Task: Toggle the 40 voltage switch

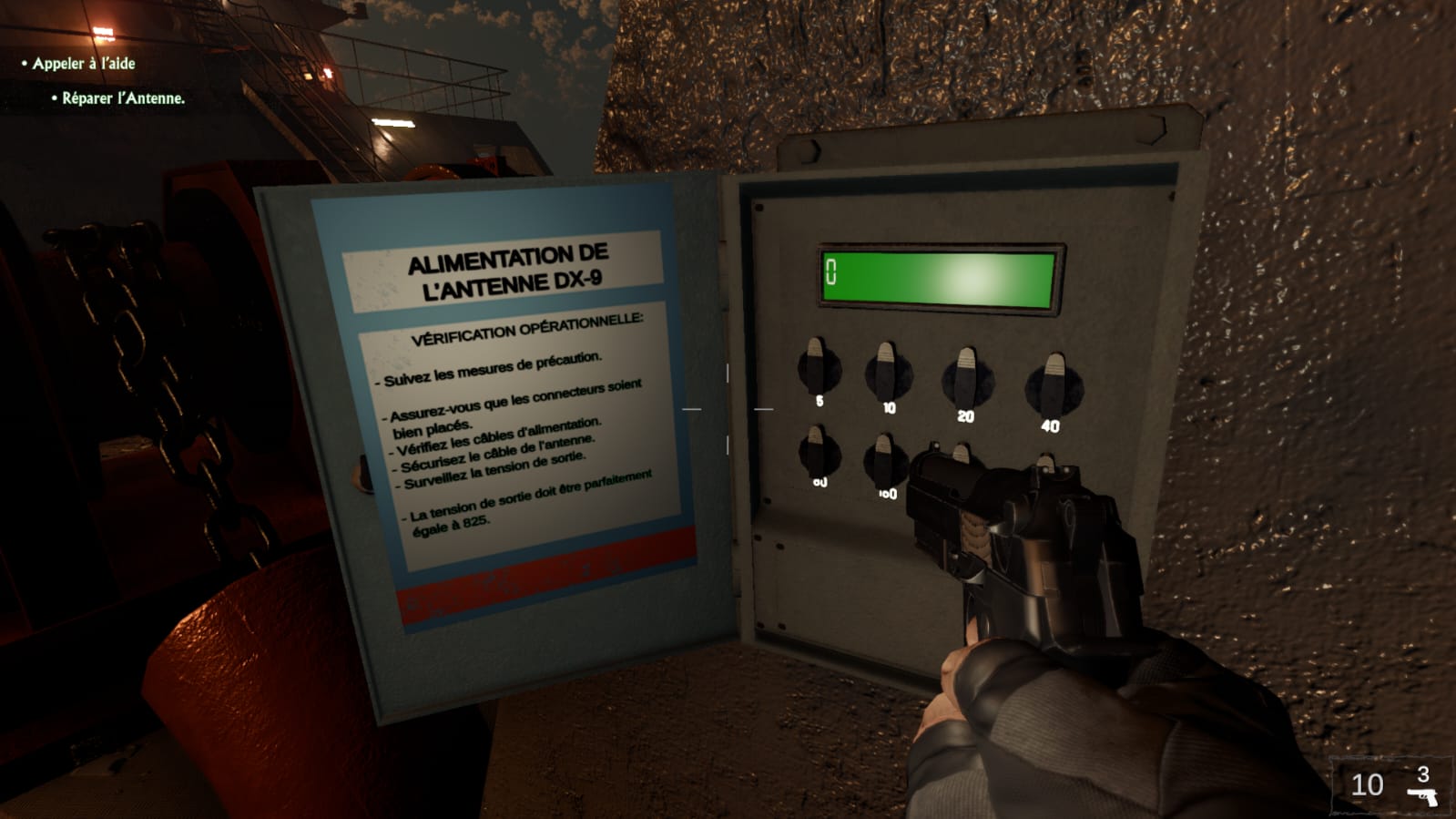Action: coord(1054,385)
